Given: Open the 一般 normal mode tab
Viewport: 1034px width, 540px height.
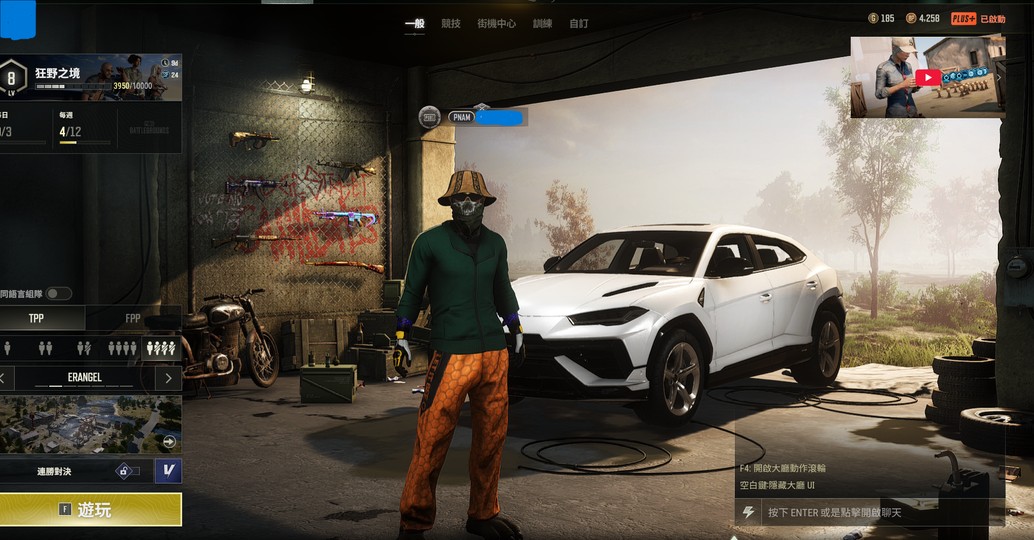Looking at the screenshot, I should point(414,22).
